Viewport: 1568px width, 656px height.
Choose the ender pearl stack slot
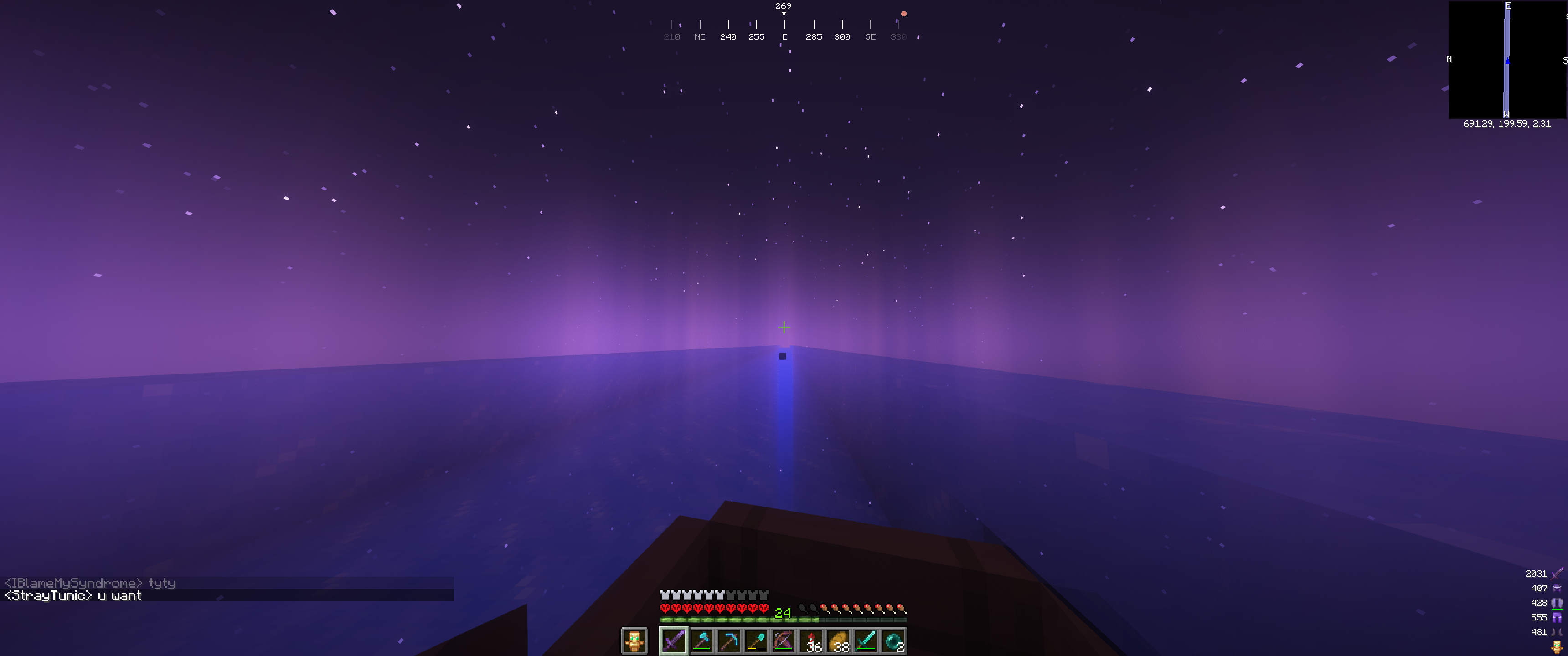[x=893, y=641]
